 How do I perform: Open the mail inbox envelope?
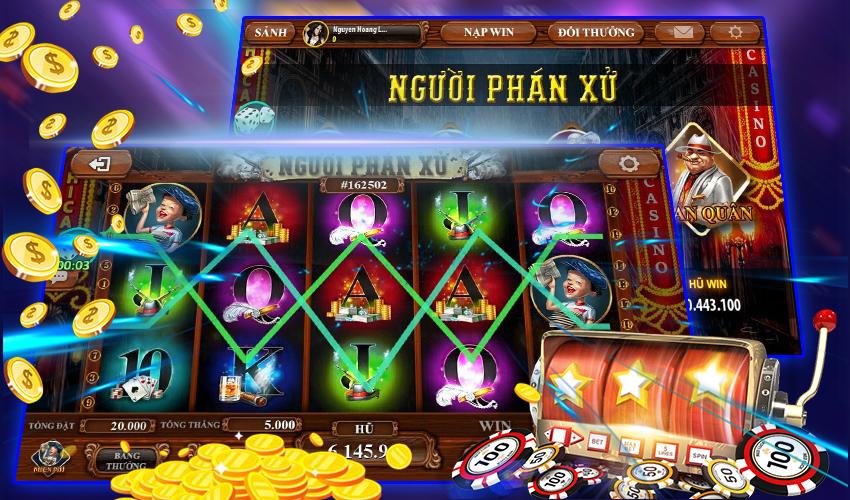(684, 32)
